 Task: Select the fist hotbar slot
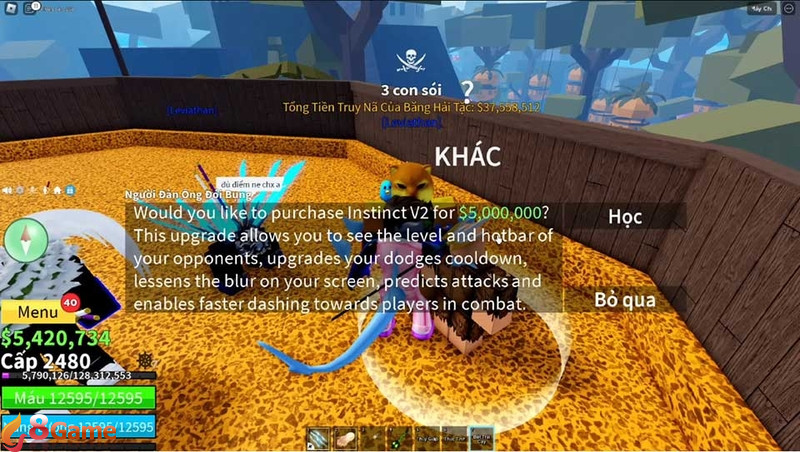344,437
